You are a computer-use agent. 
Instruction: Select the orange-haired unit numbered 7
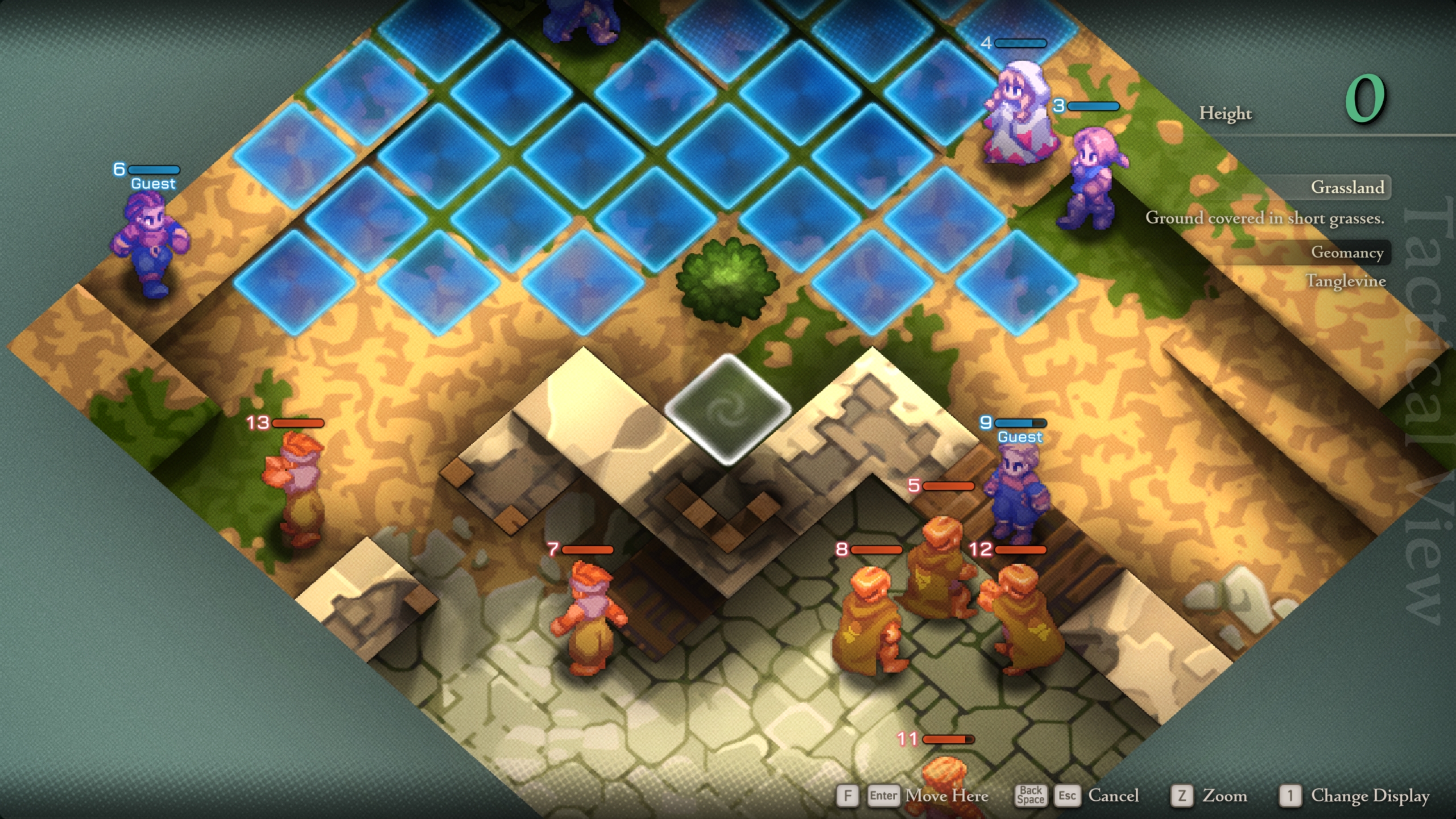(x=591, y=620)
